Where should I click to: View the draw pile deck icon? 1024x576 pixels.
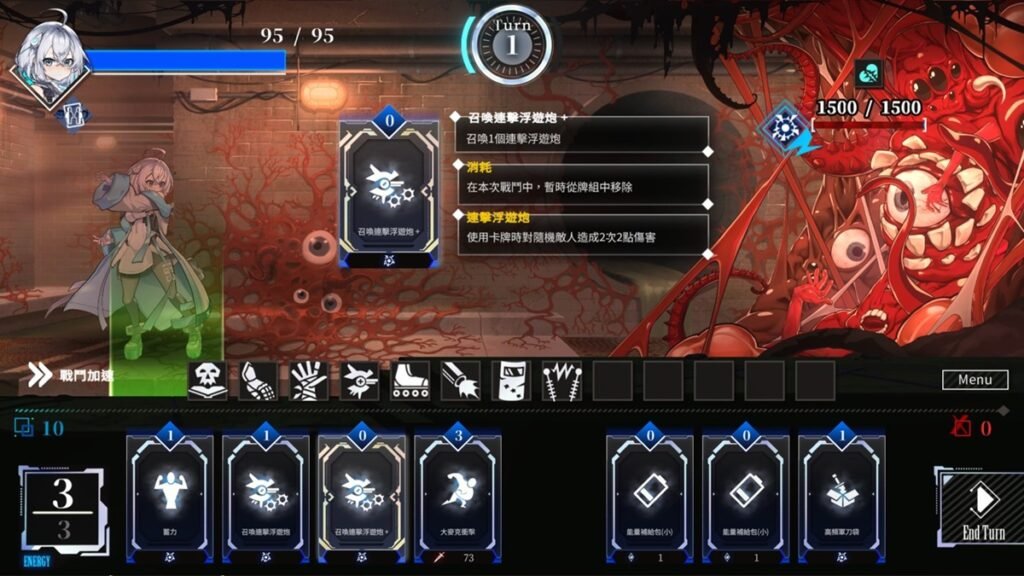pos(25,428)
